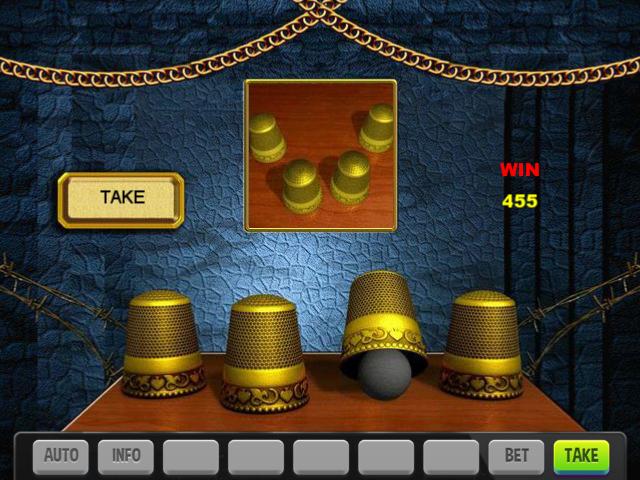Choose the lifted thimble revealing the ball

pos(383,320)
